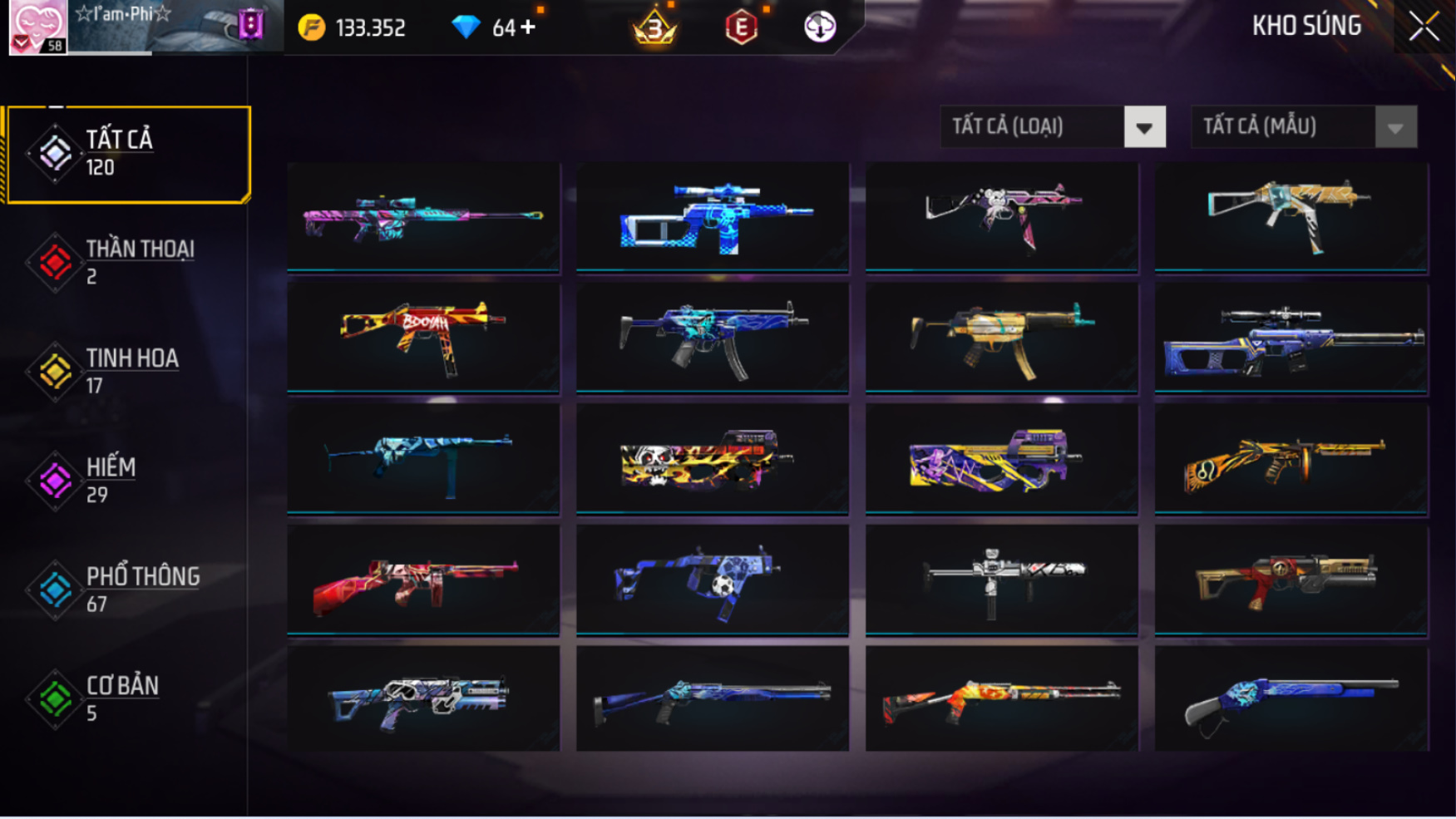
Task: Choose the gold MP5 skin
Action: click(1002, 337)
